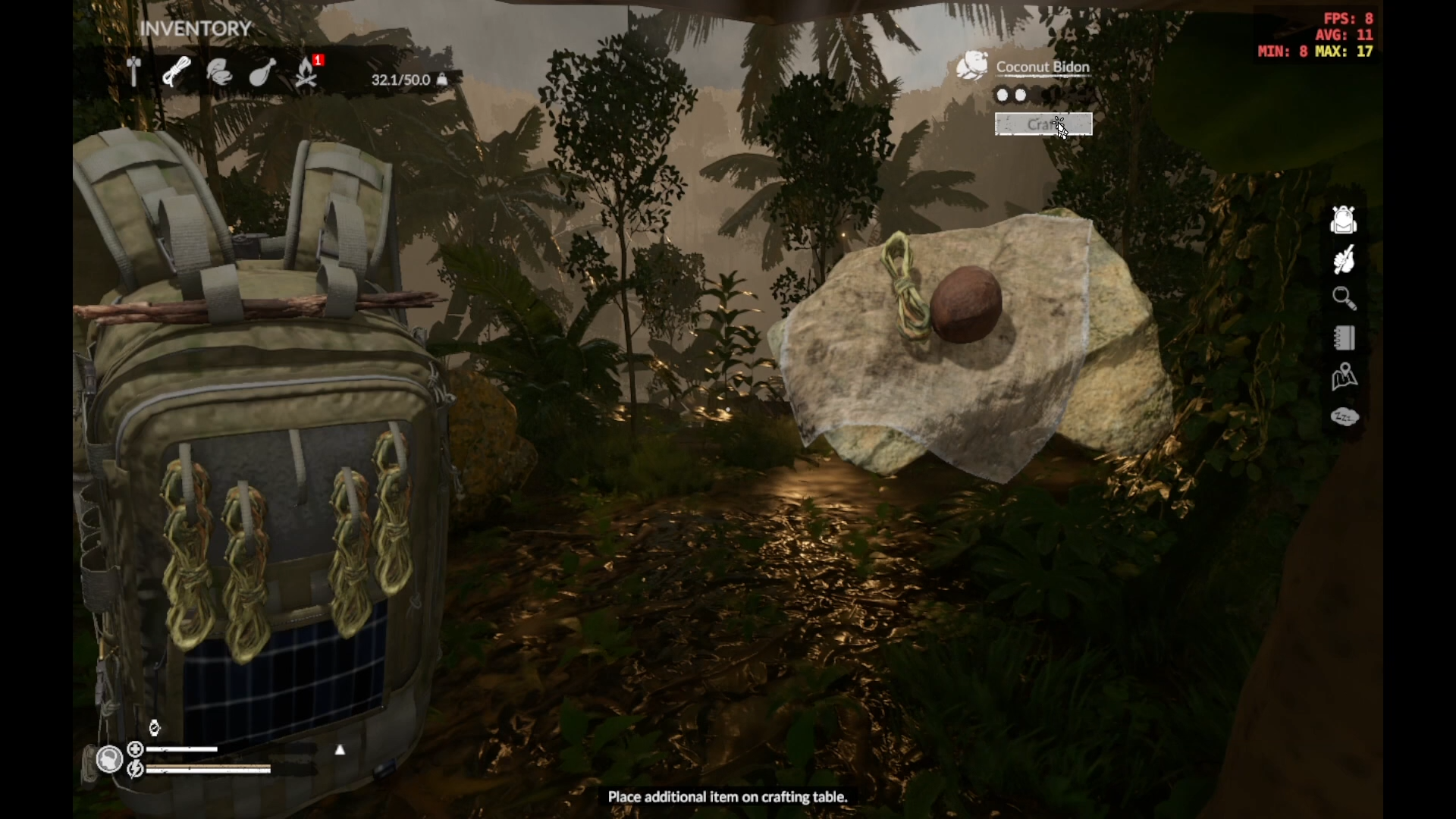The image size is (1456, 819).
Task: Select the hand-holding-stick crafting icon
Action: pos(1344,260)
